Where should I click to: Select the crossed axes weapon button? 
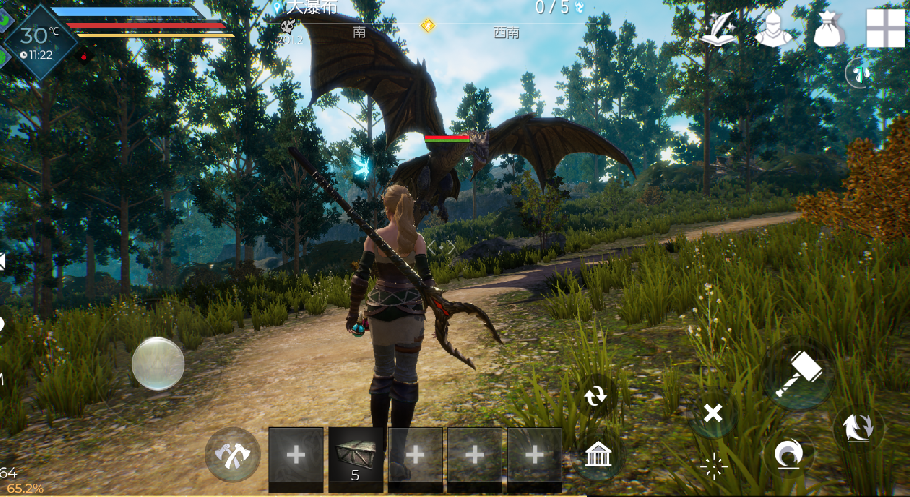click(233, 457)
